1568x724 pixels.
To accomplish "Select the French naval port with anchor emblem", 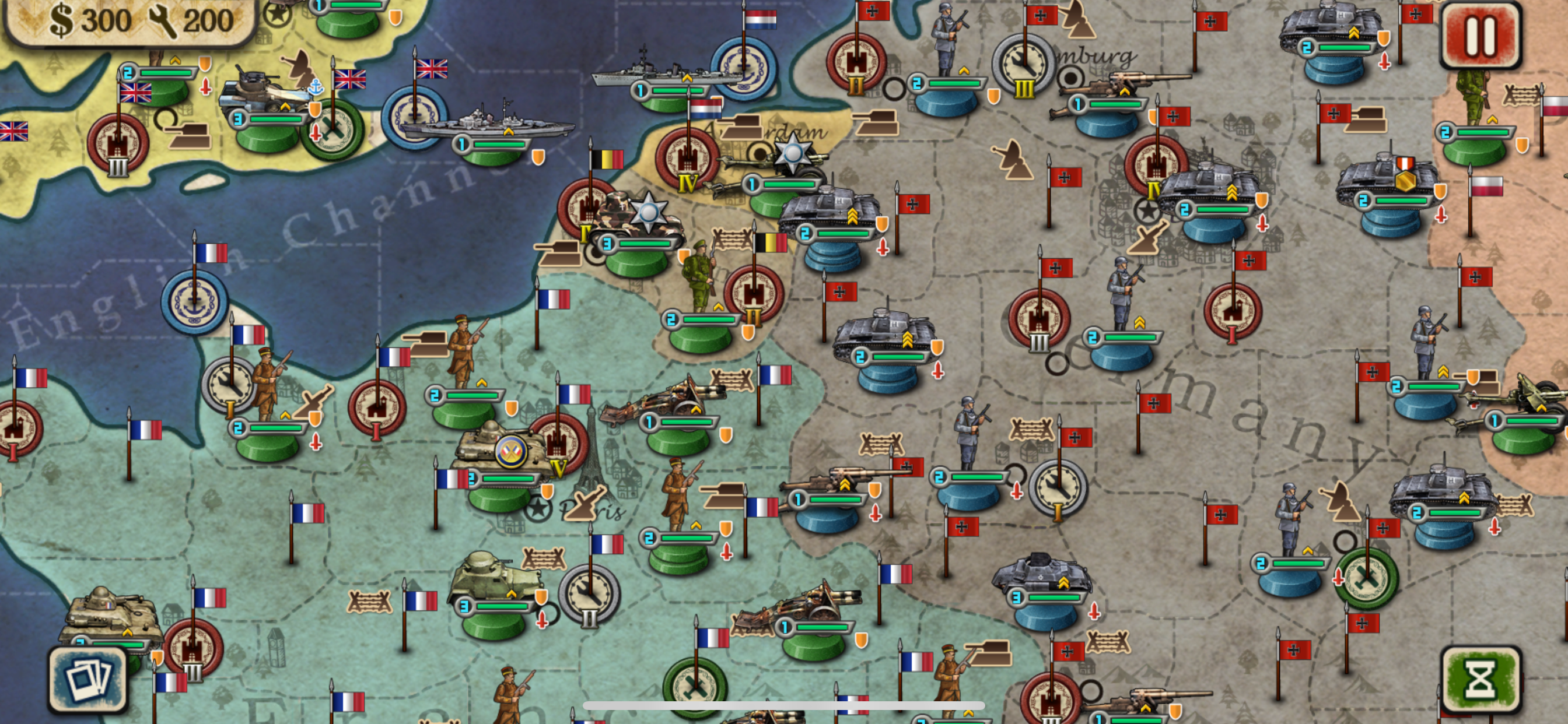I will pyautogui.click(x=195, y=303).
